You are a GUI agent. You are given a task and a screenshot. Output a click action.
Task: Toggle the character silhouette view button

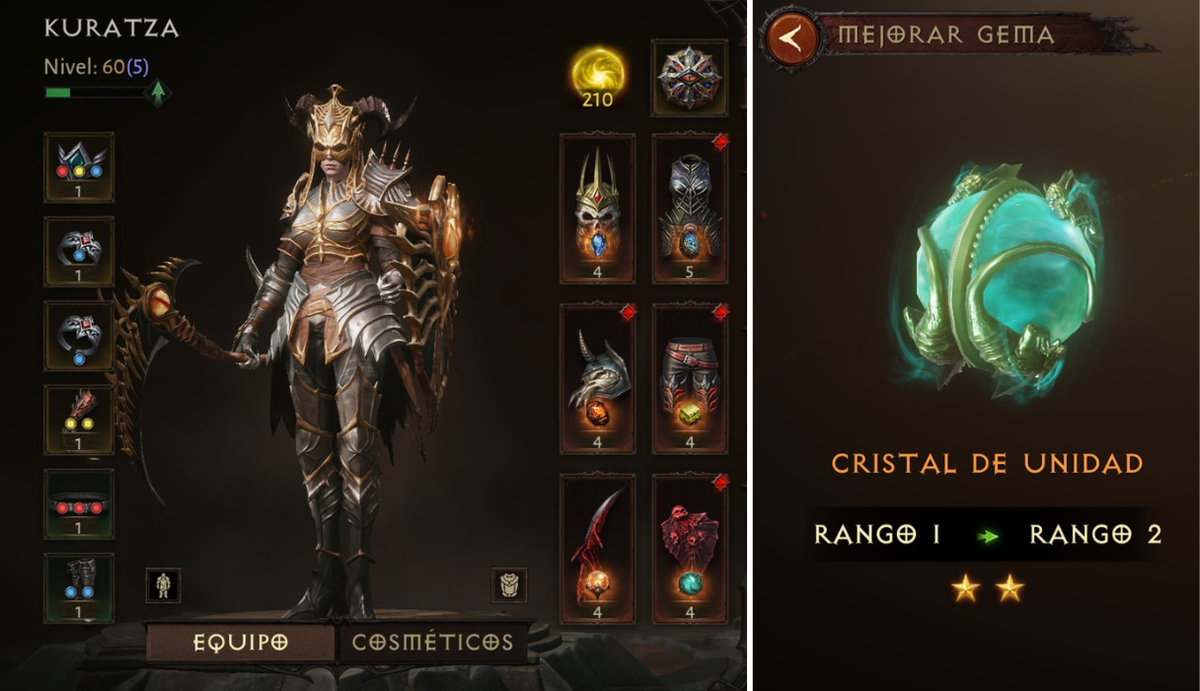point(163,586)
